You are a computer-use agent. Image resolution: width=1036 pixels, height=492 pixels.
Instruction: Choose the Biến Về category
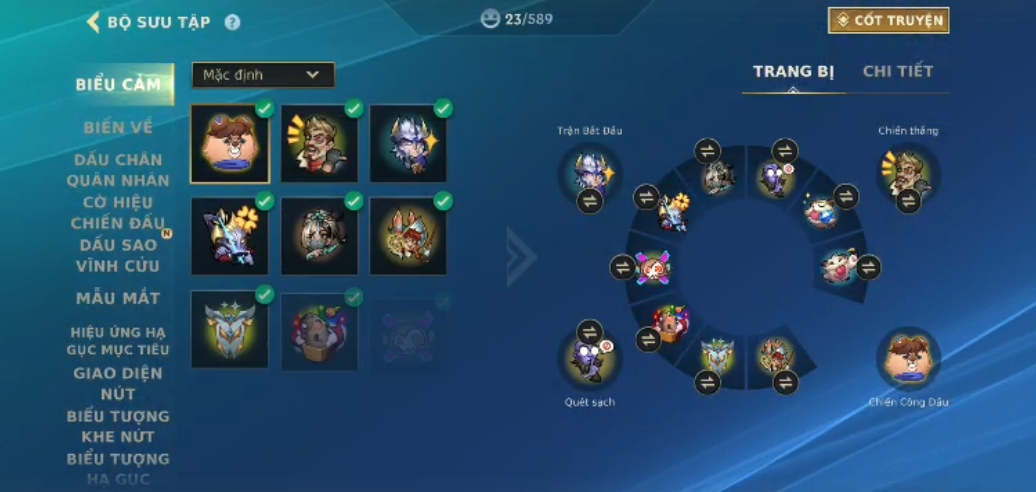pos(118,127)
